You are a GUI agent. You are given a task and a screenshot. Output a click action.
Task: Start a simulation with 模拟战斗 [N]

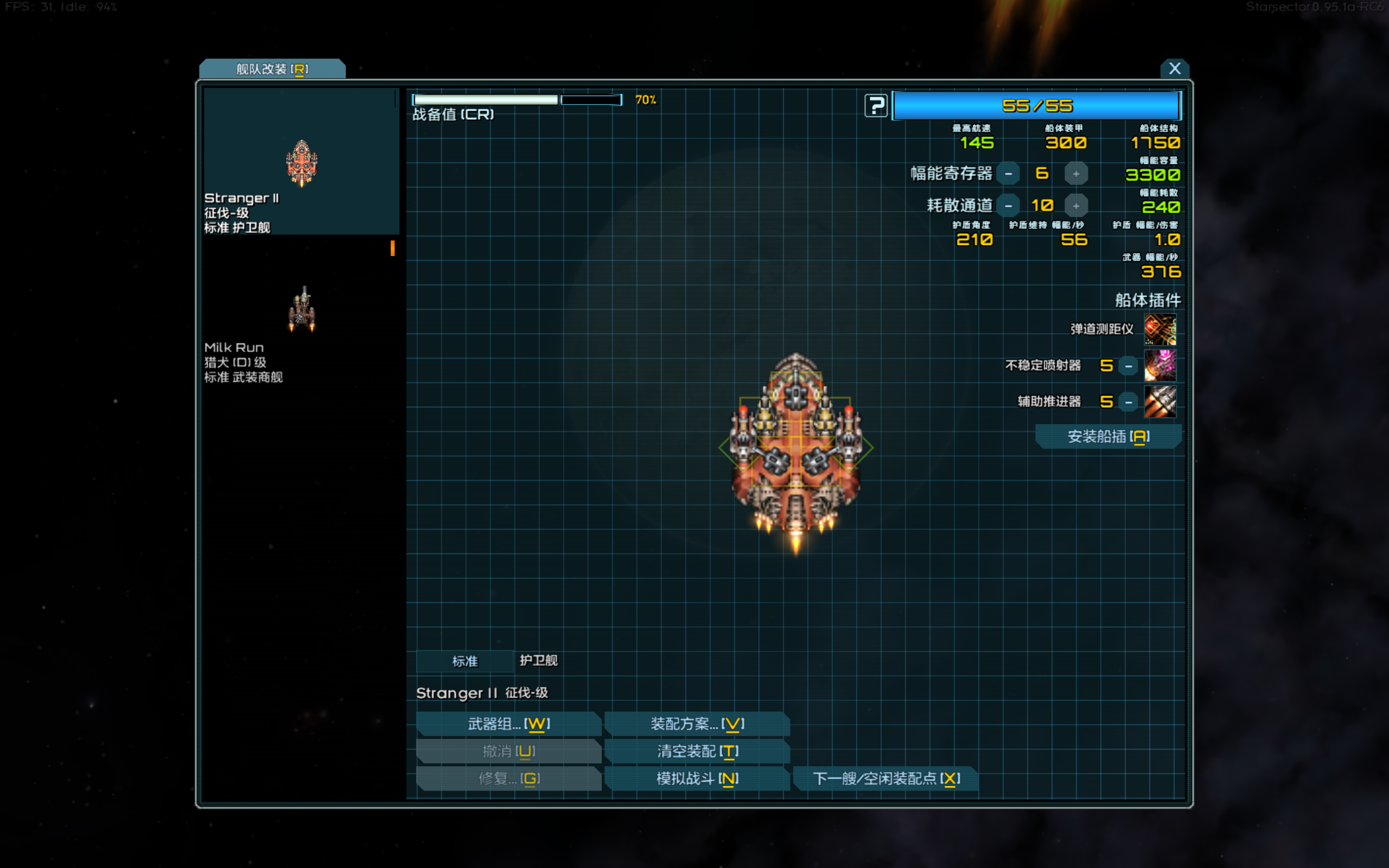pos(697,778)
